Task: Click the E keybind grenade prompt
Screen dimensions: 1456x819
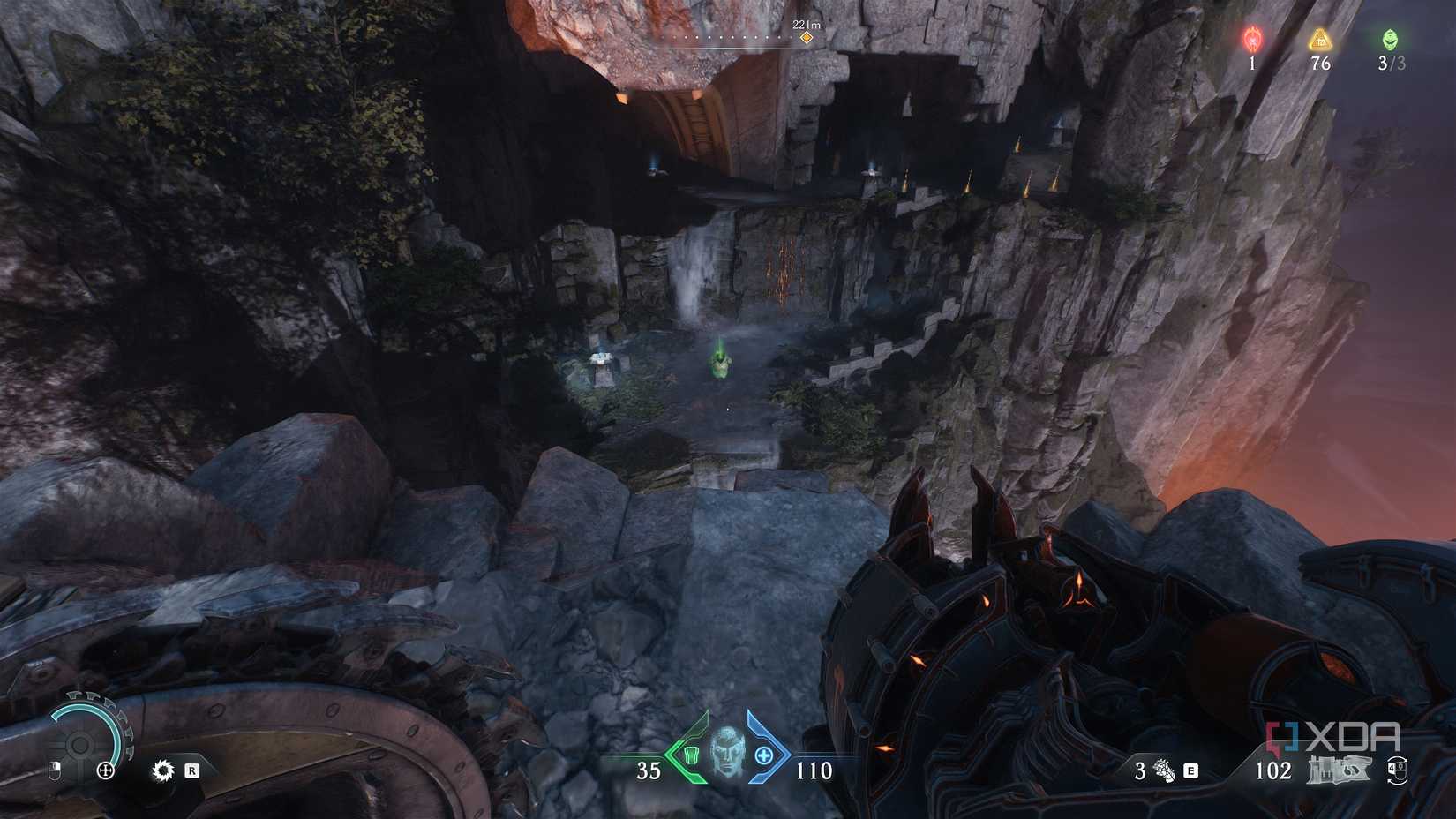Action: [x=1190, y=770]
